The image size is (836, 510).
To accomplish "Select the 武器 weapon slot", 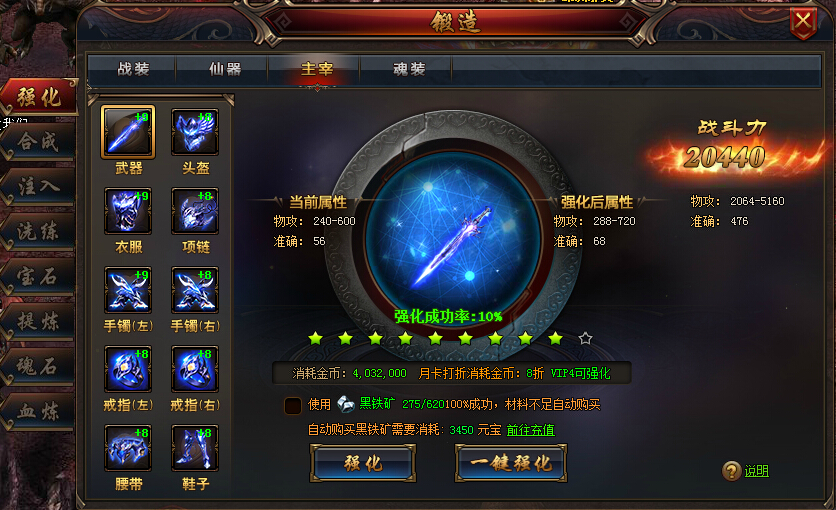I will (x=128, y=132).
